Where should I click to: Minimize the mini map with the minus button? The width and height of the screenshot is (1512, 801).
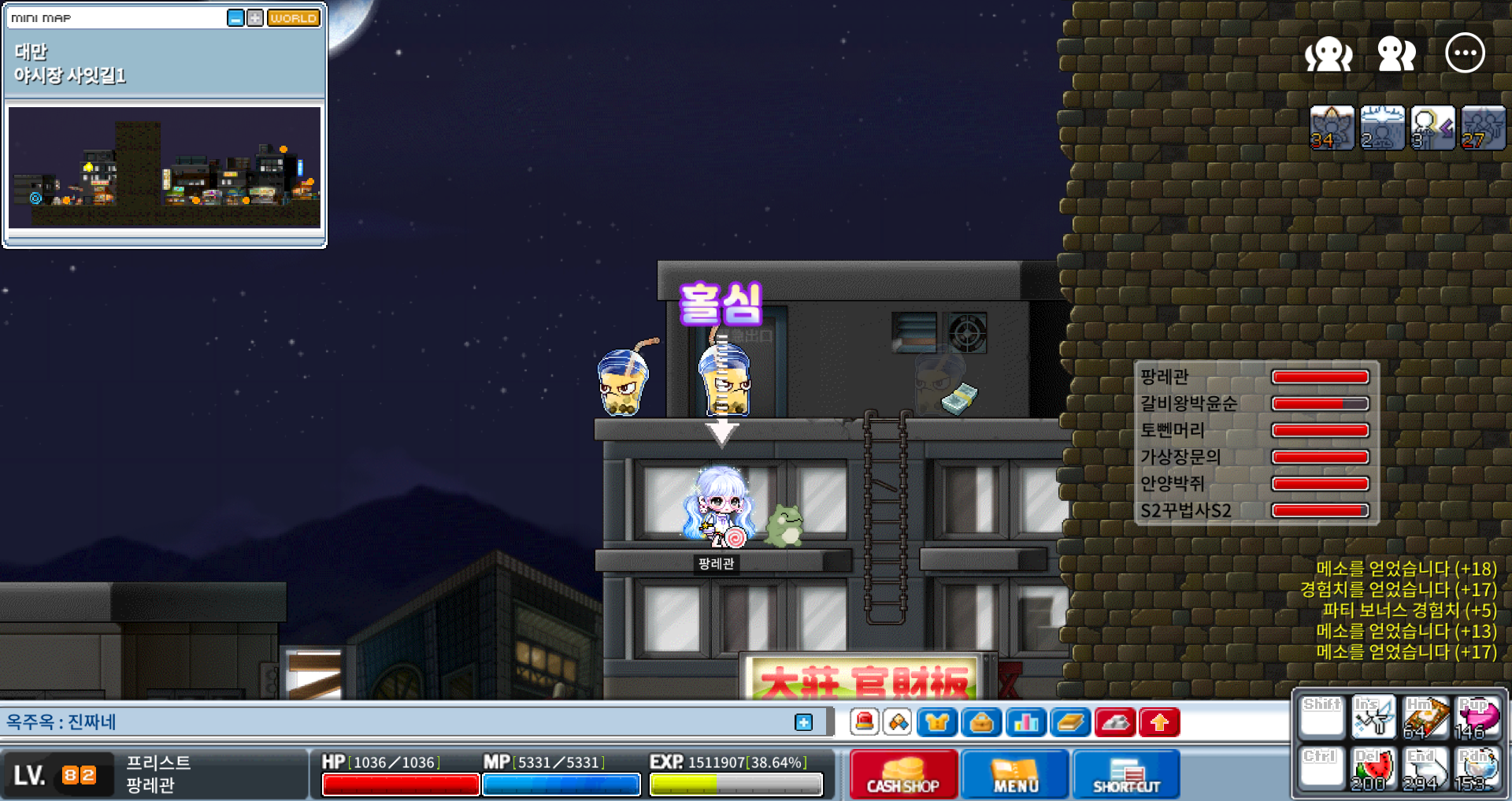point(235,18)
